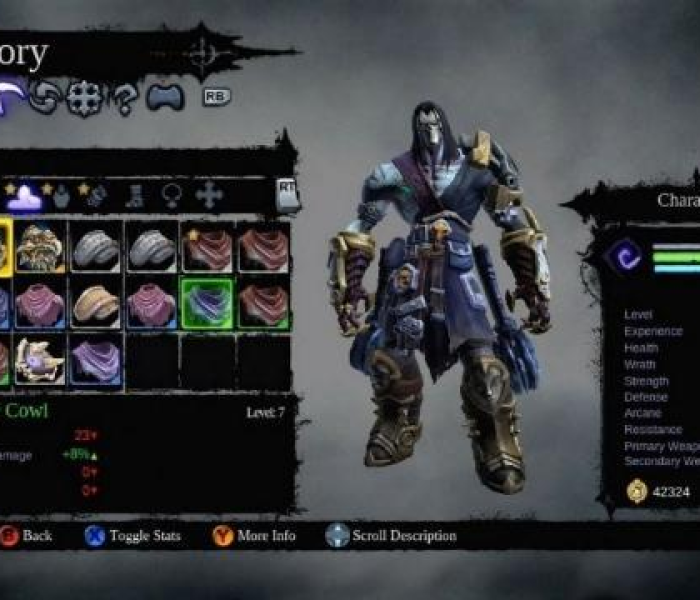700x600 pixels.
Task: Choose the purple cowl in the bottom row
Action: click(x=96, y=359)
